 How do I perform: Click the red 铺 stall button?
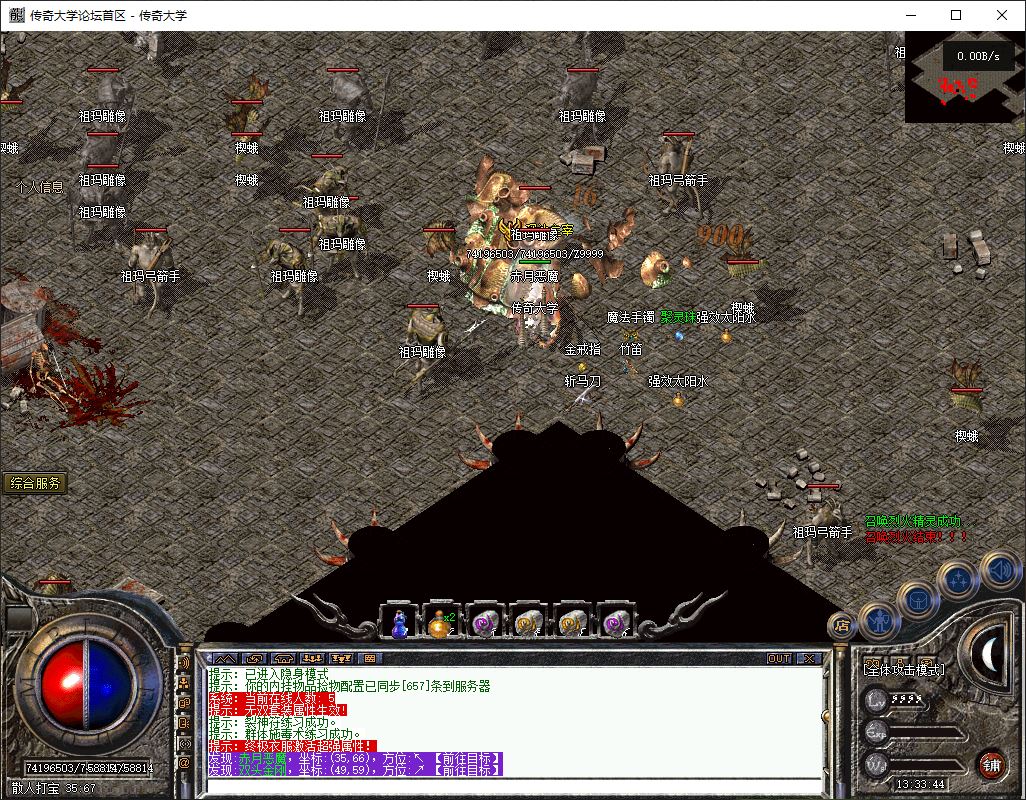991,764
